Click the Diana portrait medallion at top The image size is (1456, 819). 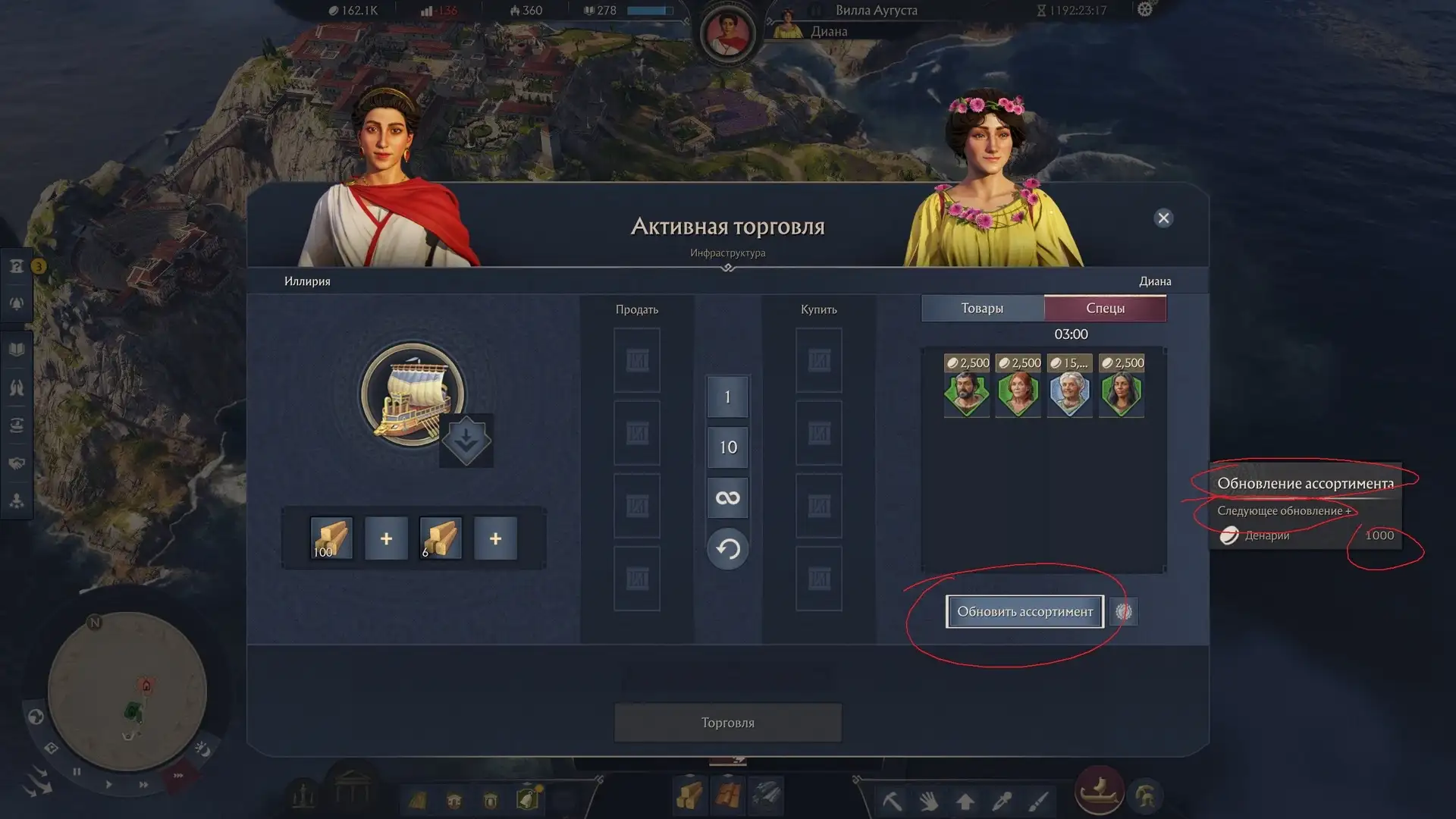pos(727,33)
